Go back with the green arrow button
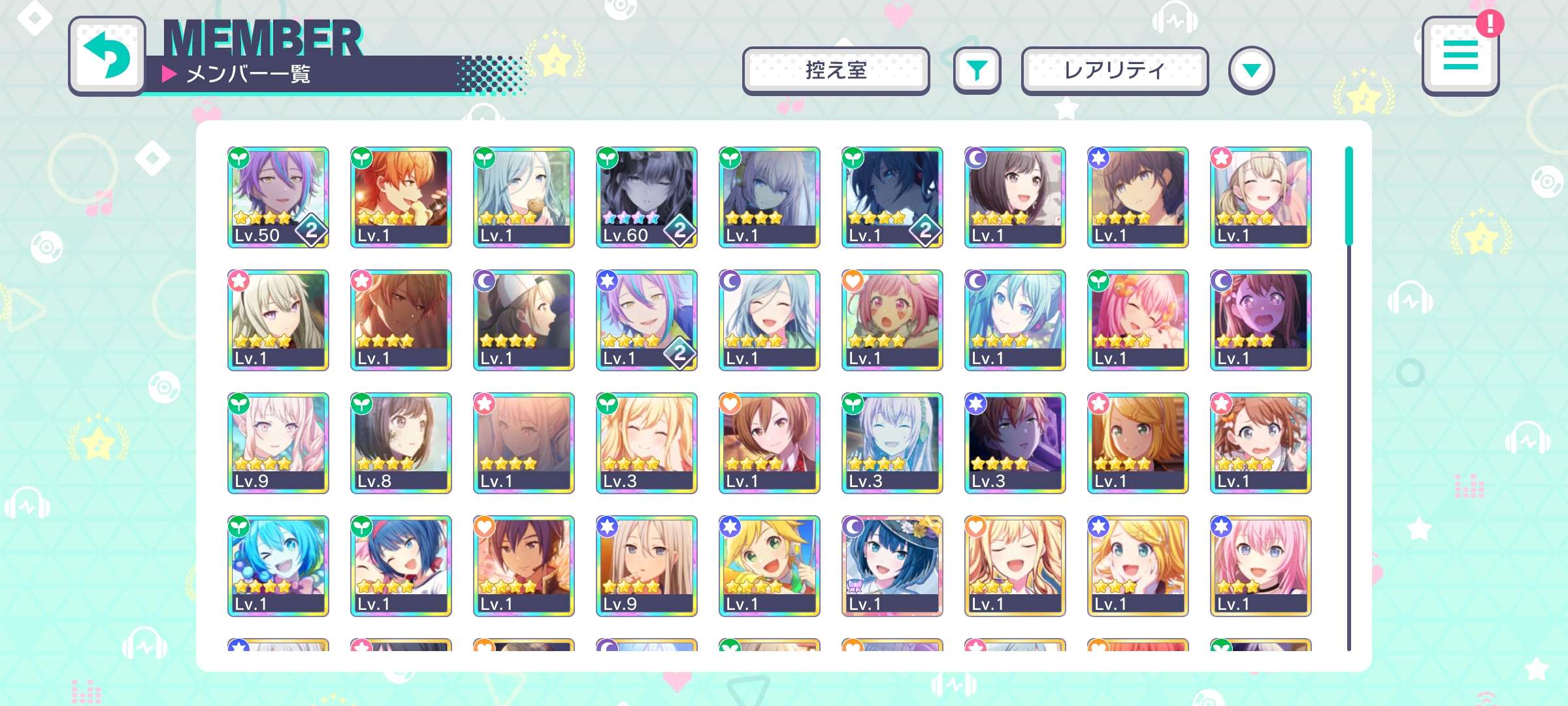 107,56
